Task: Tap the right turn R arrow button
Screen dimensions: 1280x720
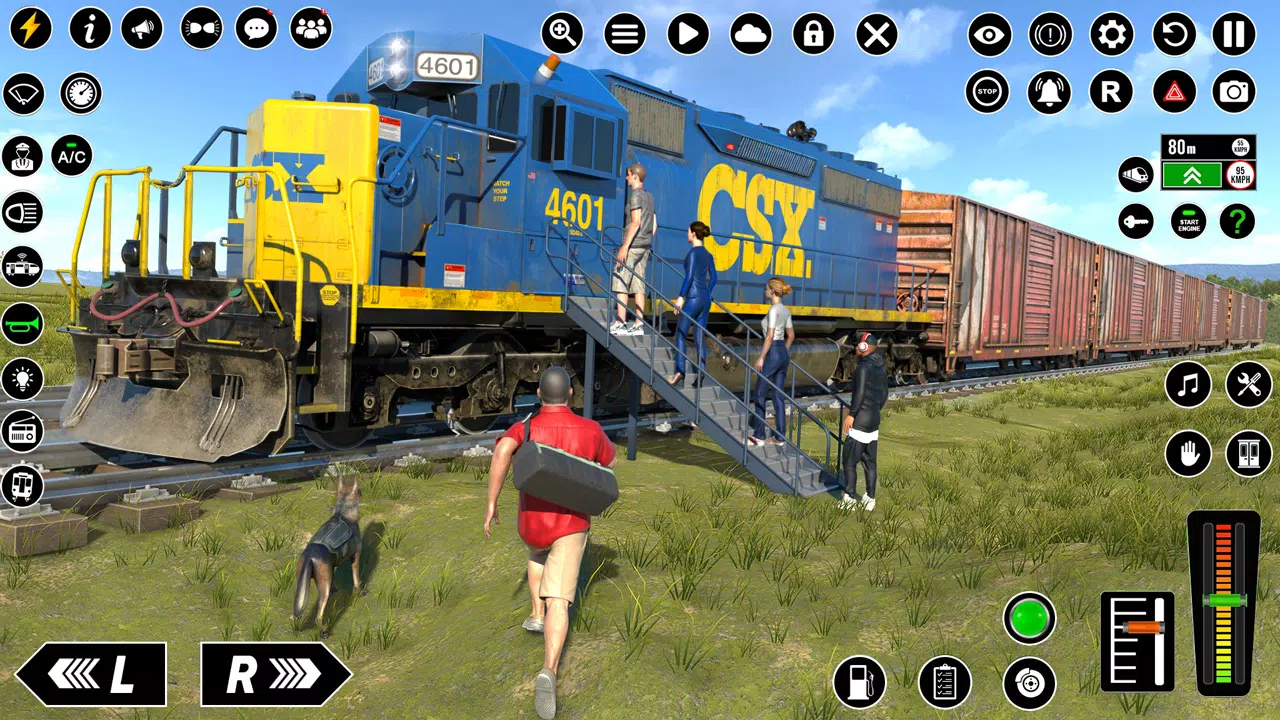Action: click(x=275, y=674)
